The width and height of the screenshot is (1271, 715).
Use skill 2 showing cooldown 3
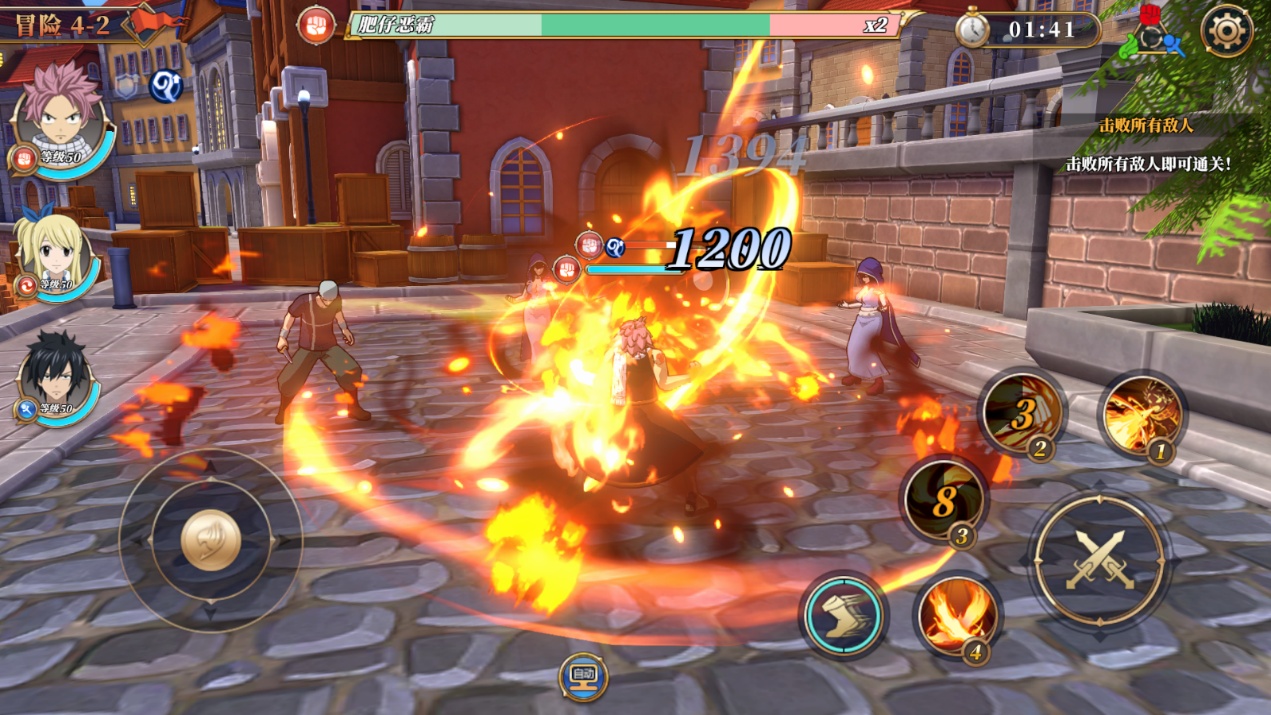click(1021, 412)
